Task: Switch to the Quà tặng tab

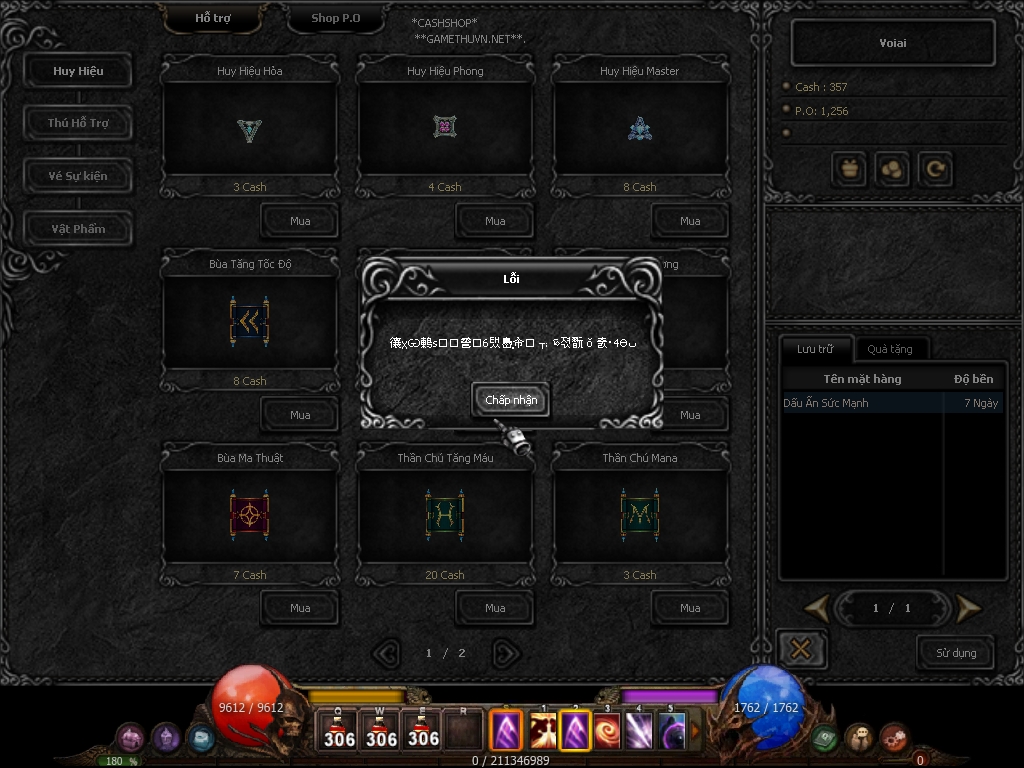Action: pyautogui.click(x=889, y=349)
